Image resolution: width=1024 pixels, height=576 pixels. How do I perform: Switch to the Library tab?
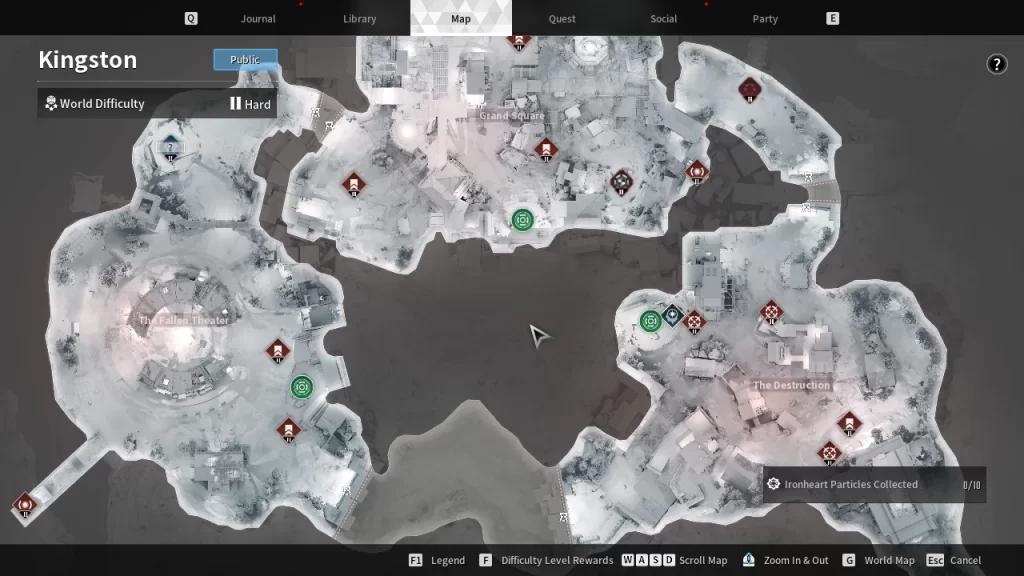click(x=359, y=19)
